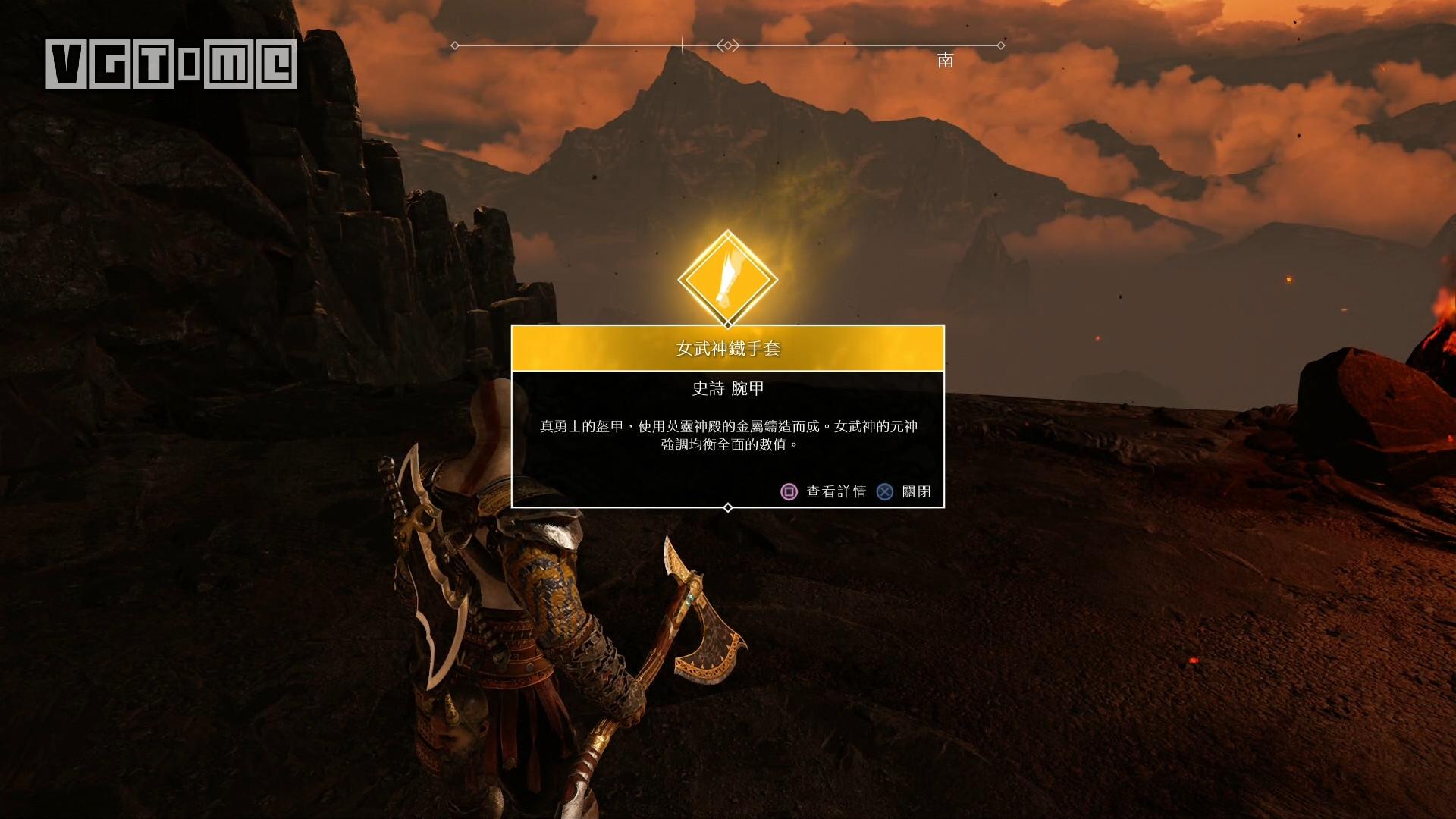Screen dimensions: 1456x819
Task: Select the double-diamond waypoint marker on the compass
Action: pos(728,45)
